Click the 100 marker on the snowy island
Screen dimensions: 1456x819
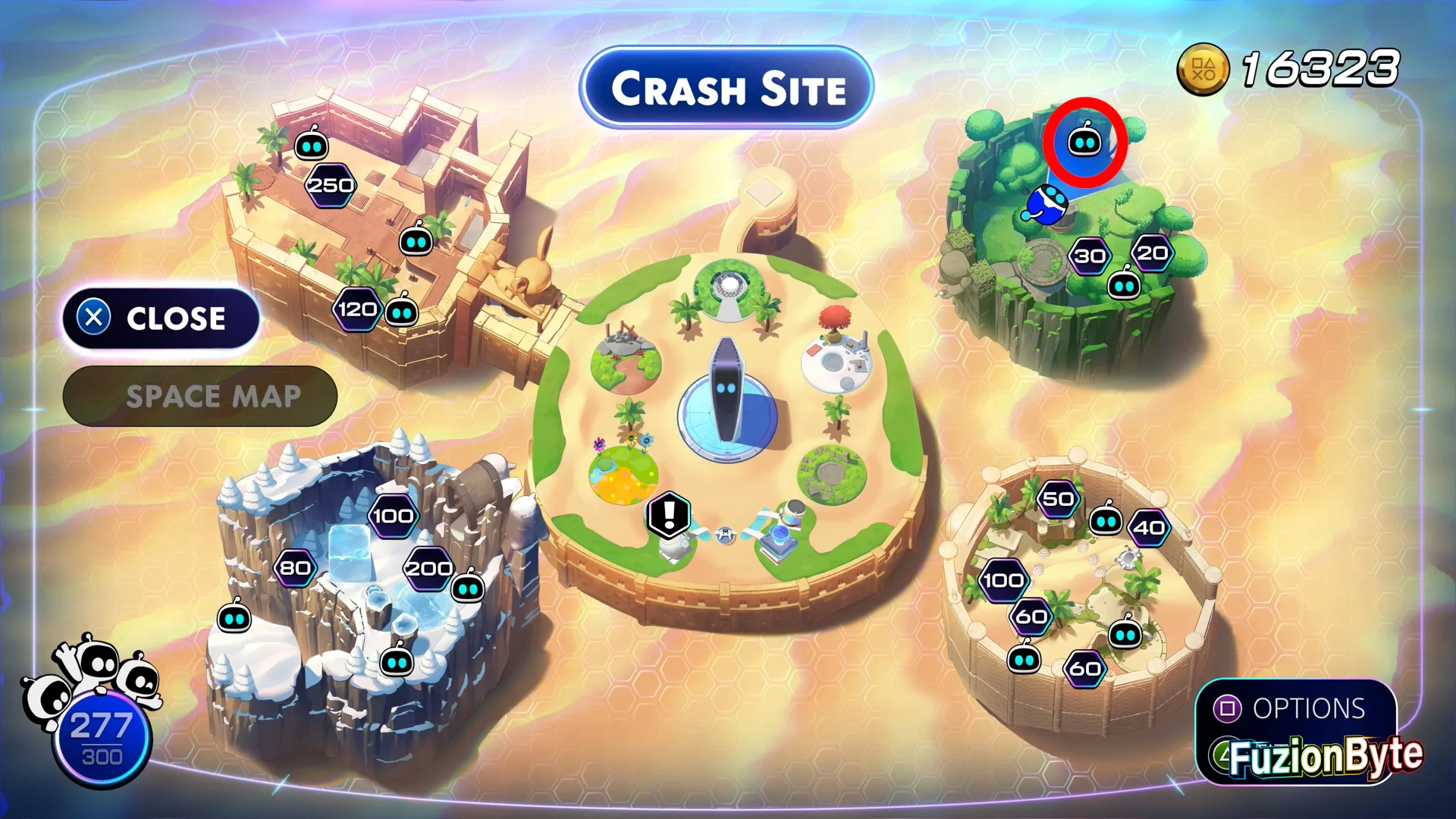tap(393, 516)
